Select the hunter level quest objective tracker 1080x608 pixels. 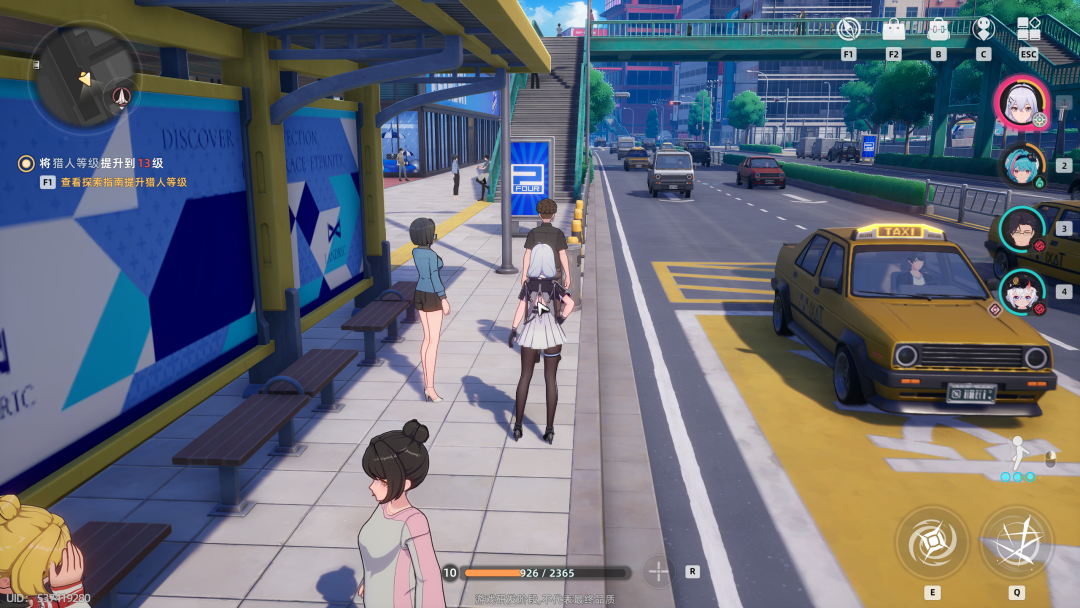98,163
